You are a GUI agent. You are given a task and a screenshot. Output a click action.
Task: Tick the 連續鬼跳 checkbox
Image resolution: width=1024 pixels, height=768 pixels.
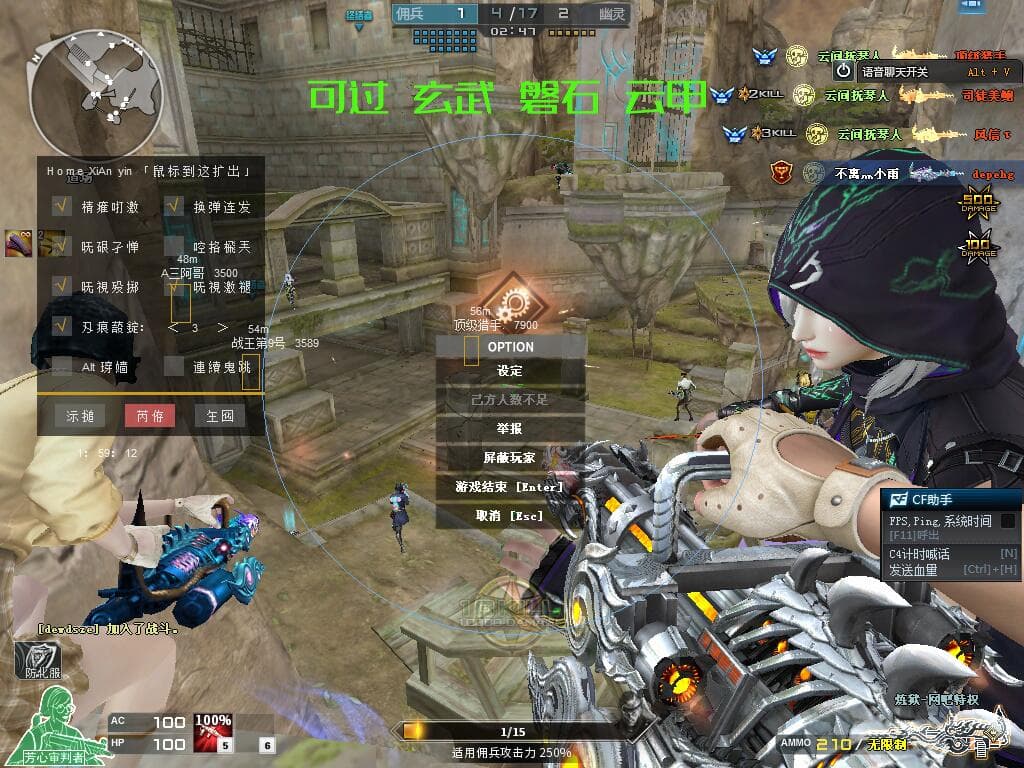pos(174,367)
